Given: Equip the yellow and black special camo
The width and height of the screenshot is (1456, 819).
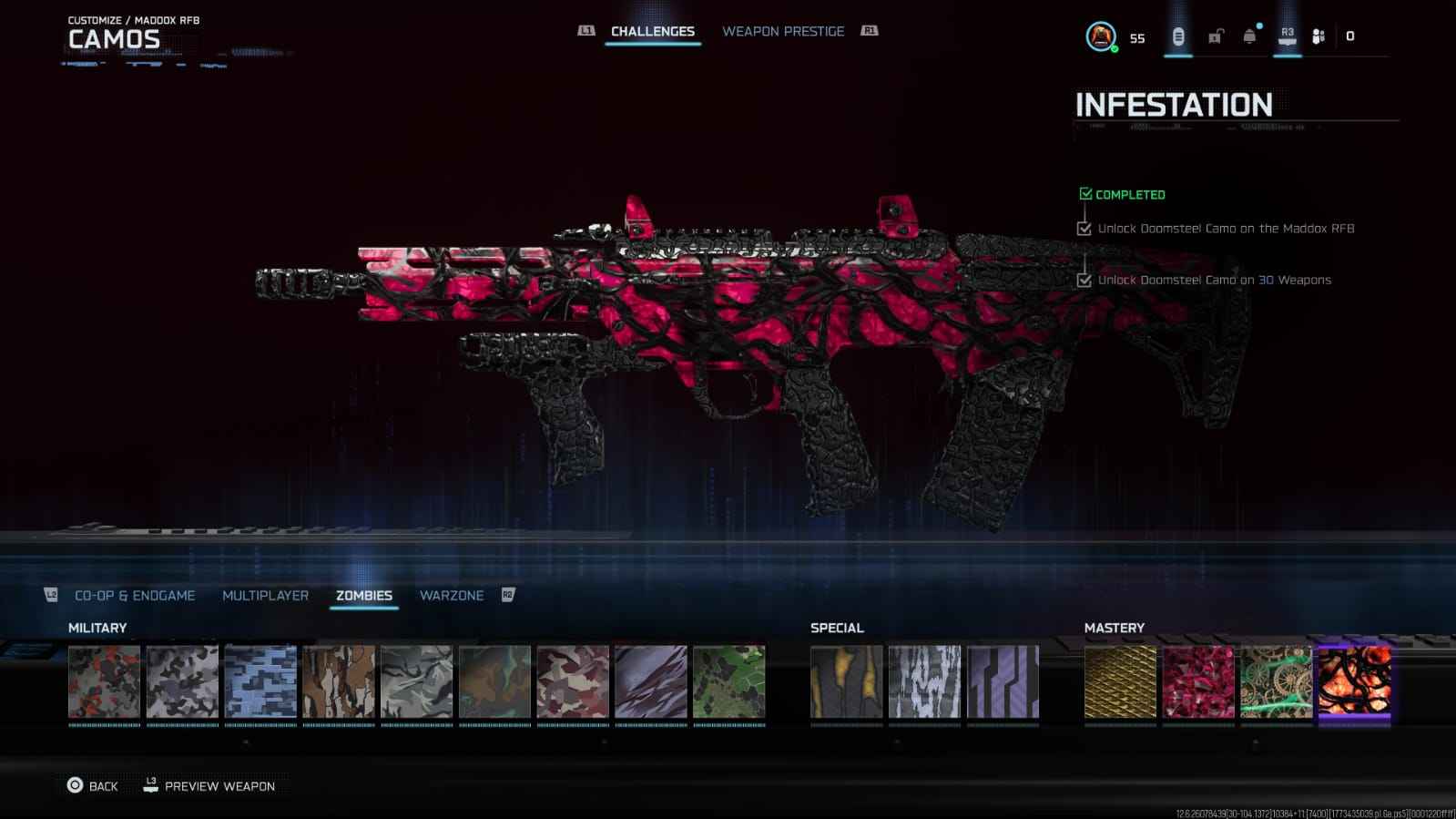Looking at the screenshot, I should click(x=847, y=682).
